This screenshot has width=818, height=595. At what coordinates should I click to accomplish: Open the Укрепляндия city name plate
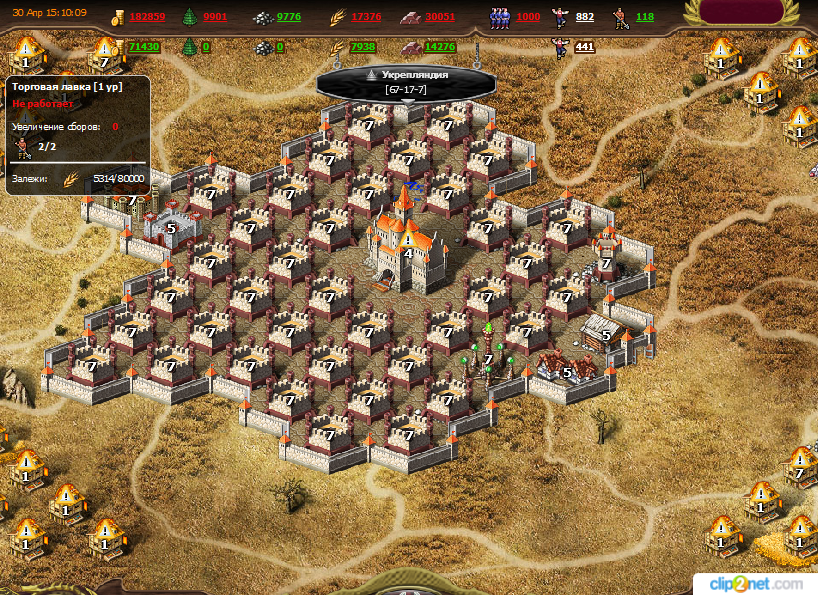tap(406, 82)
